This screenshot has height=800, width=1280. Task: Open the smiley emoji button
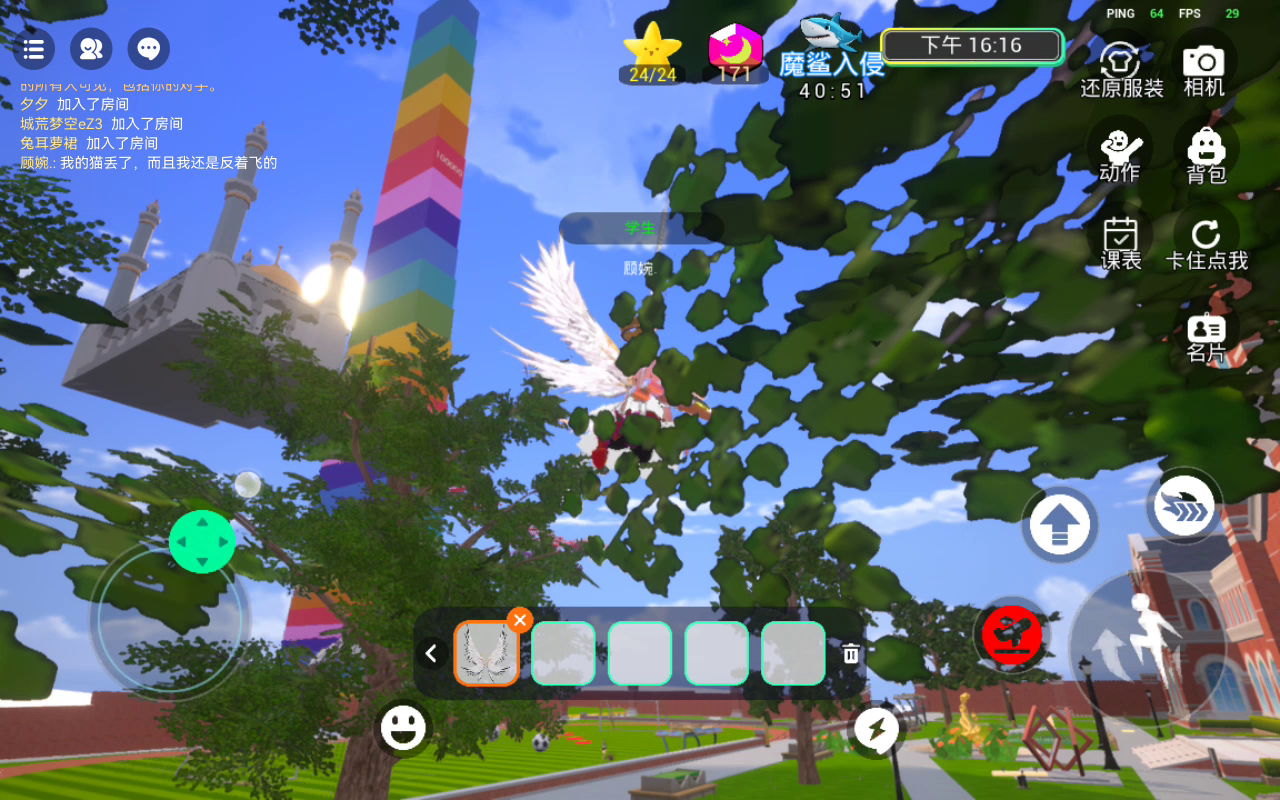coord(404,729)
